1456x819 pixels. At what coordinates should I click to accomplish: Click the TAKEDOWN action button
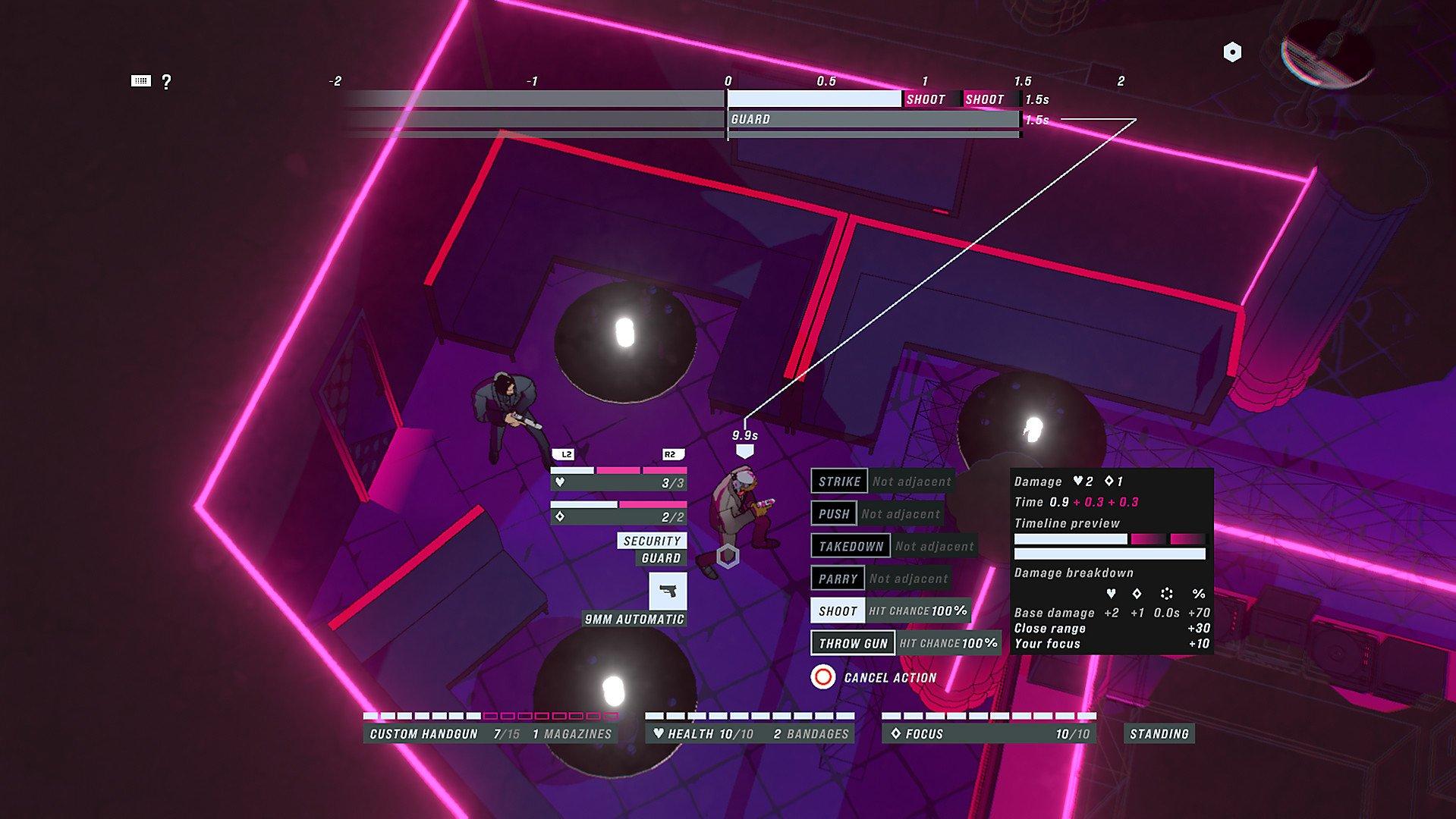tap(851, 545)
